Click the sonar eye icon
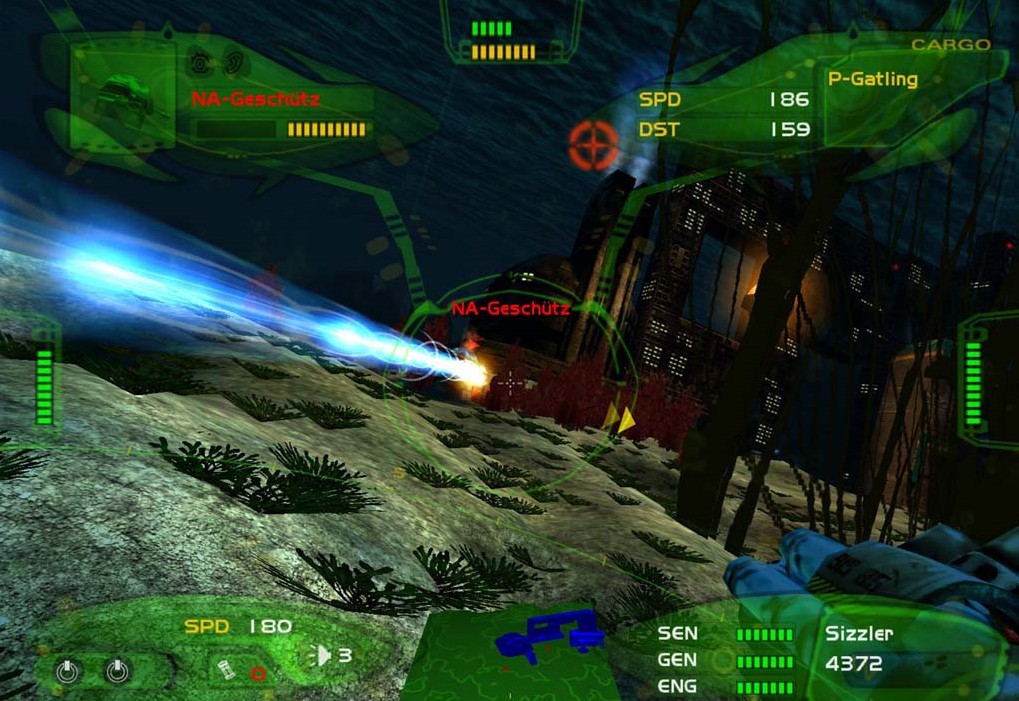The width and height of the screenshot is (1019, 701). 200,62
